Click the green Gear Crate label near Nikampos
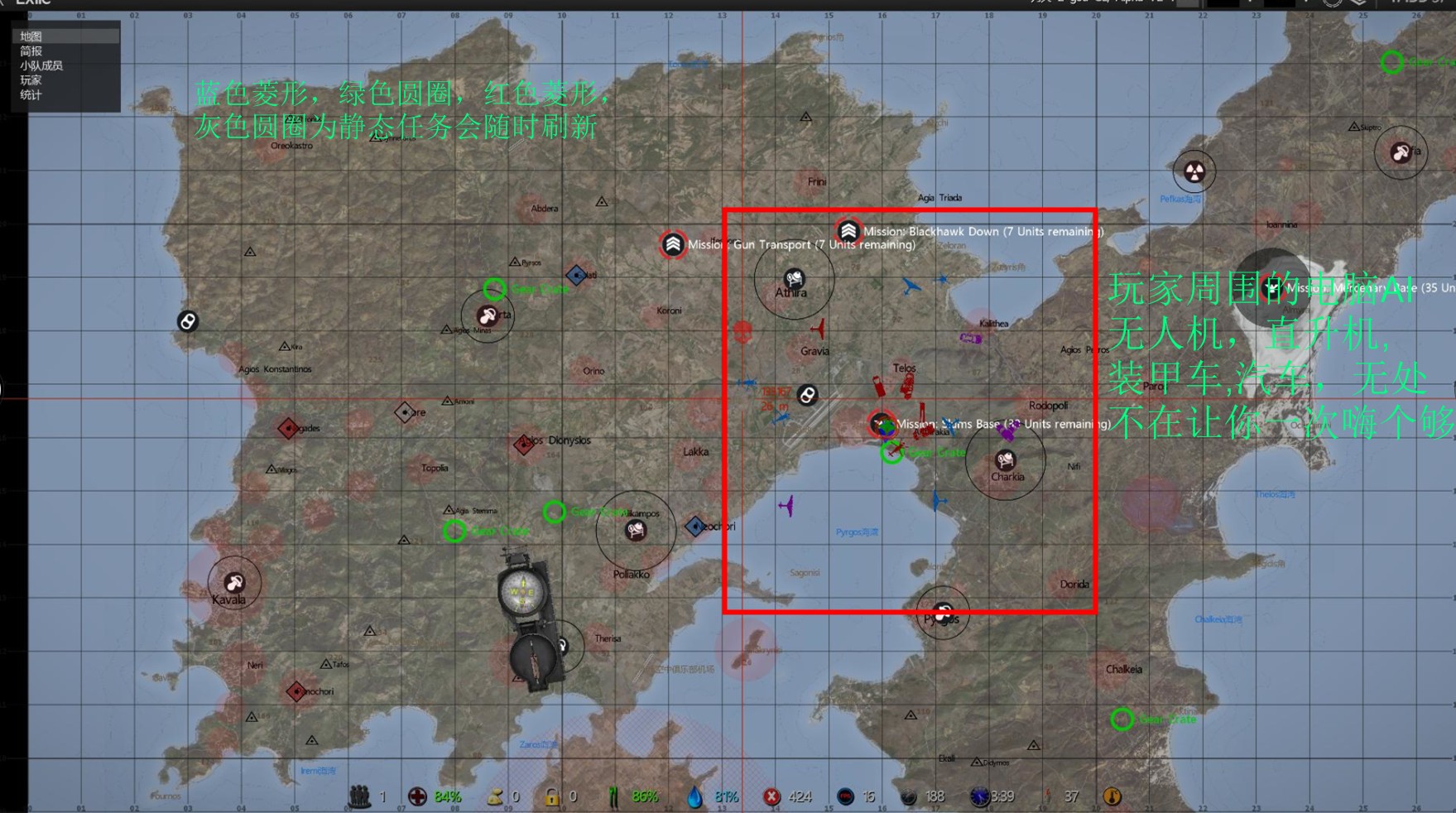Image resolution: width=1456 pixels, height=813 pixels. click(594, 512)
